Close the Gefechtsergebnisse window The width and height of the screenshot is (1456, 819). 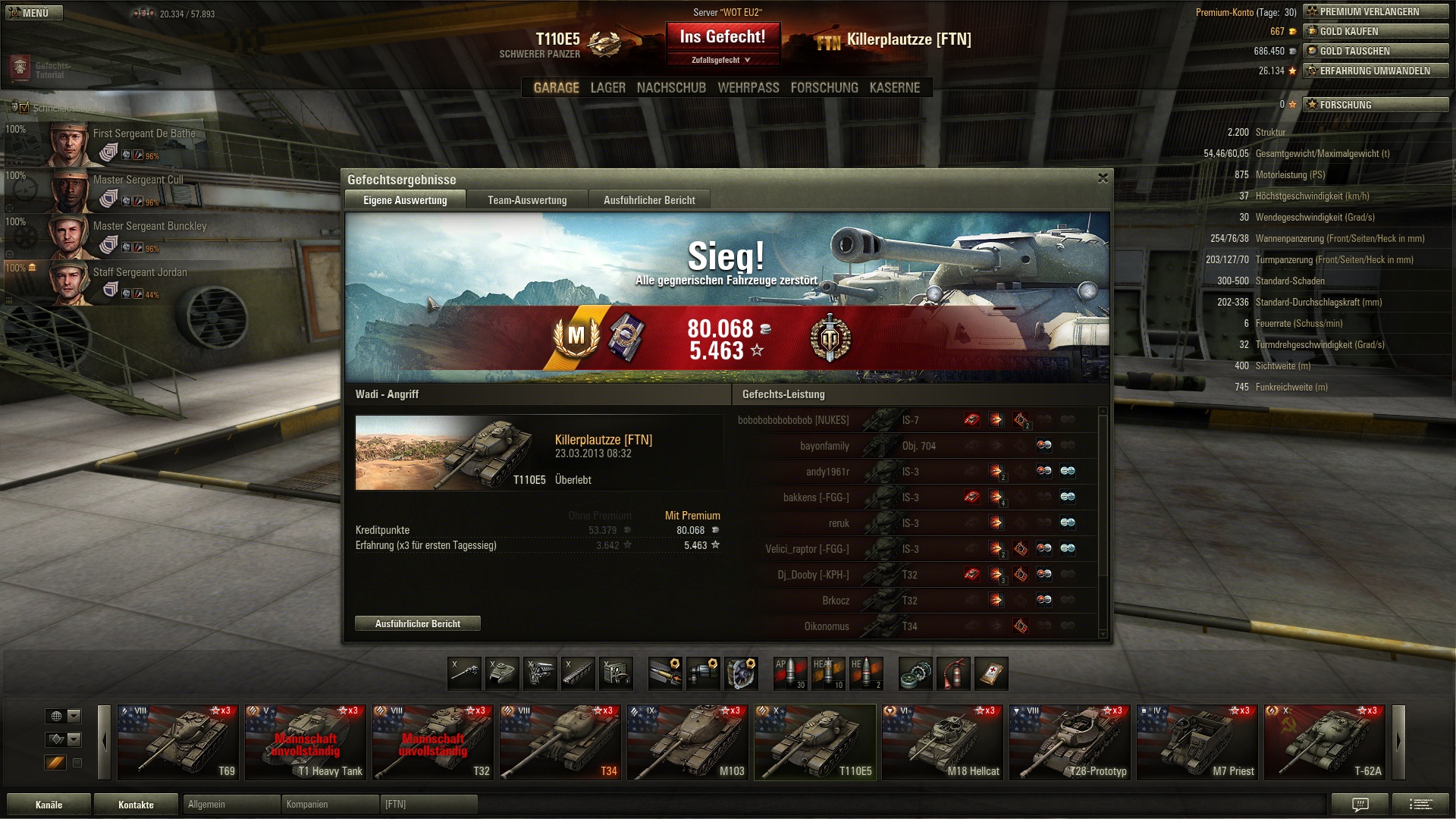click(x=1103, y=178)
